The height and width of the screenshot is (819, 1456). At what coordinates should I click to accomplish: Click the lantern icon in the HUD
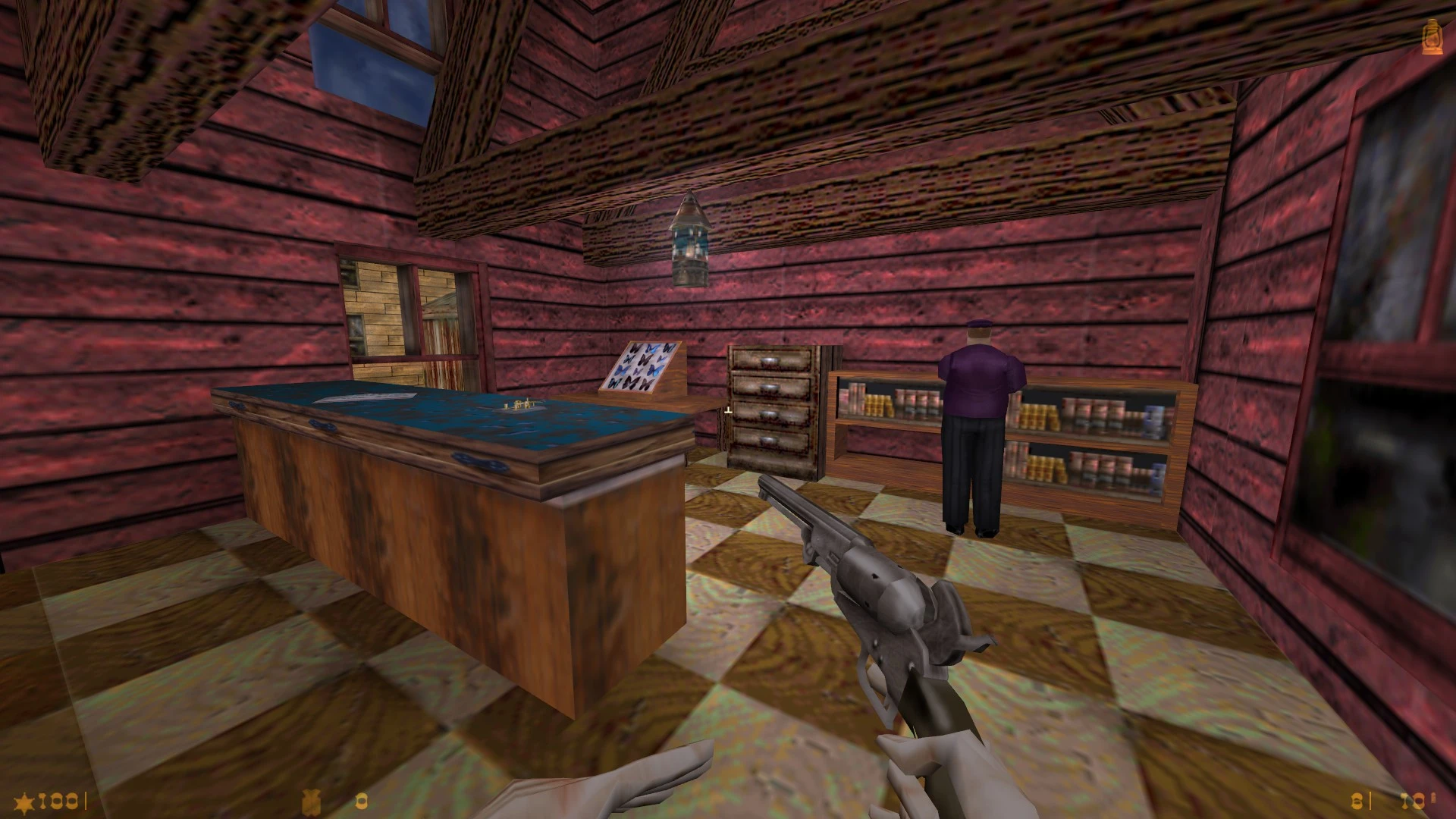(1432, 37)
